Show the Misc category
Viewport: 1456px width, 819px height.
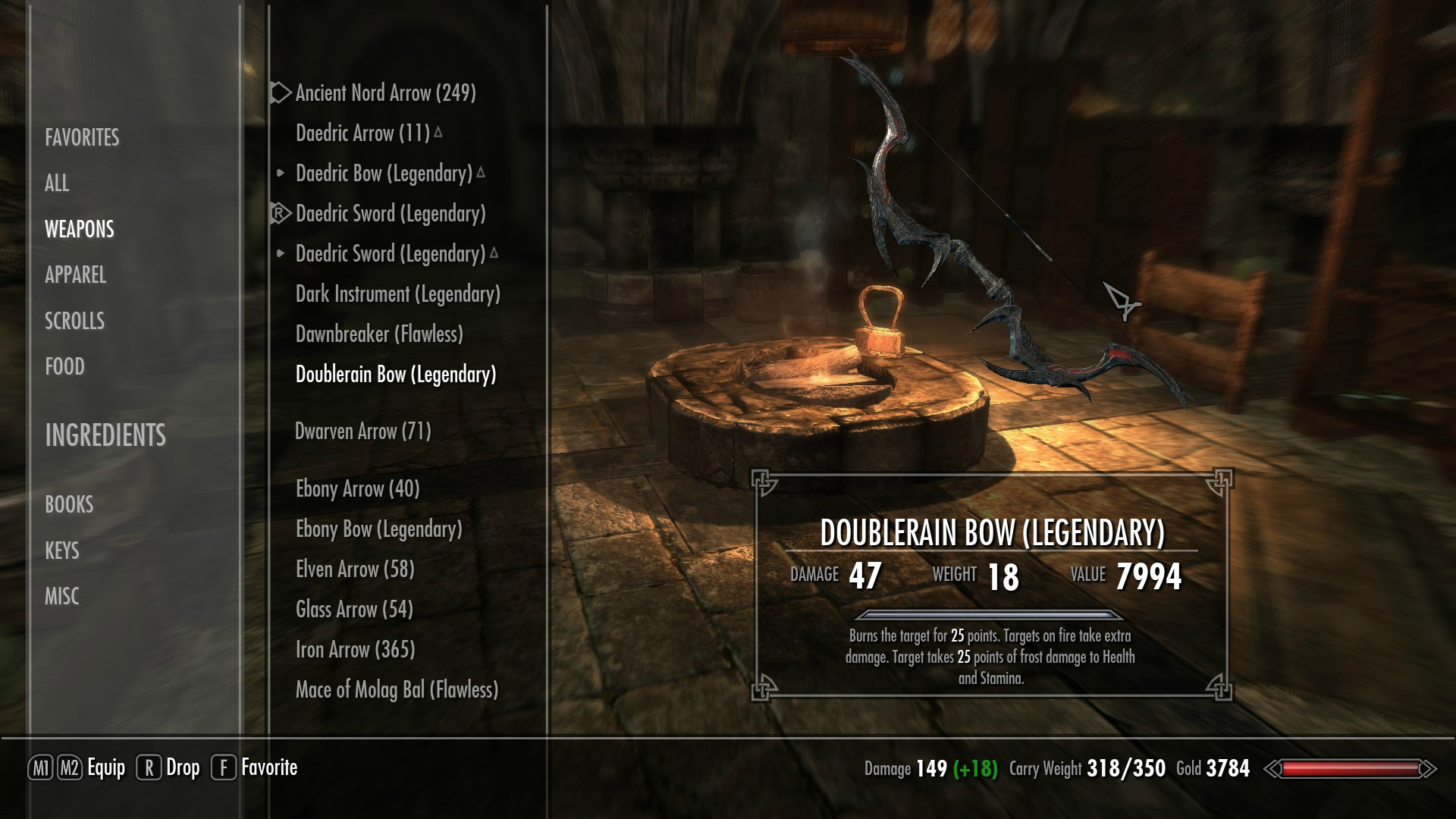61,596
